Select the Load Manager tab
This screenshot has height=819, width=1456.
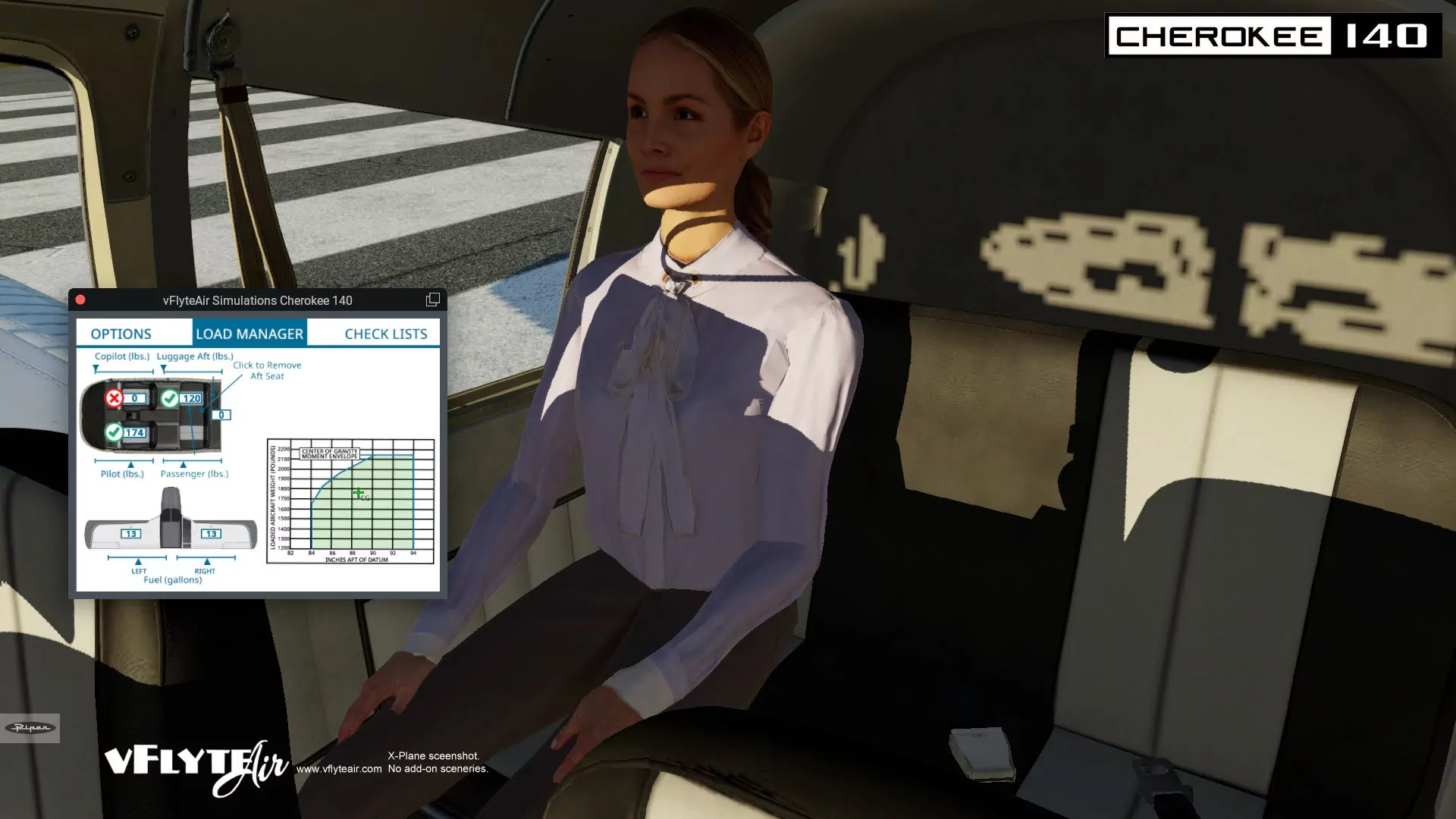pos(249,334)
